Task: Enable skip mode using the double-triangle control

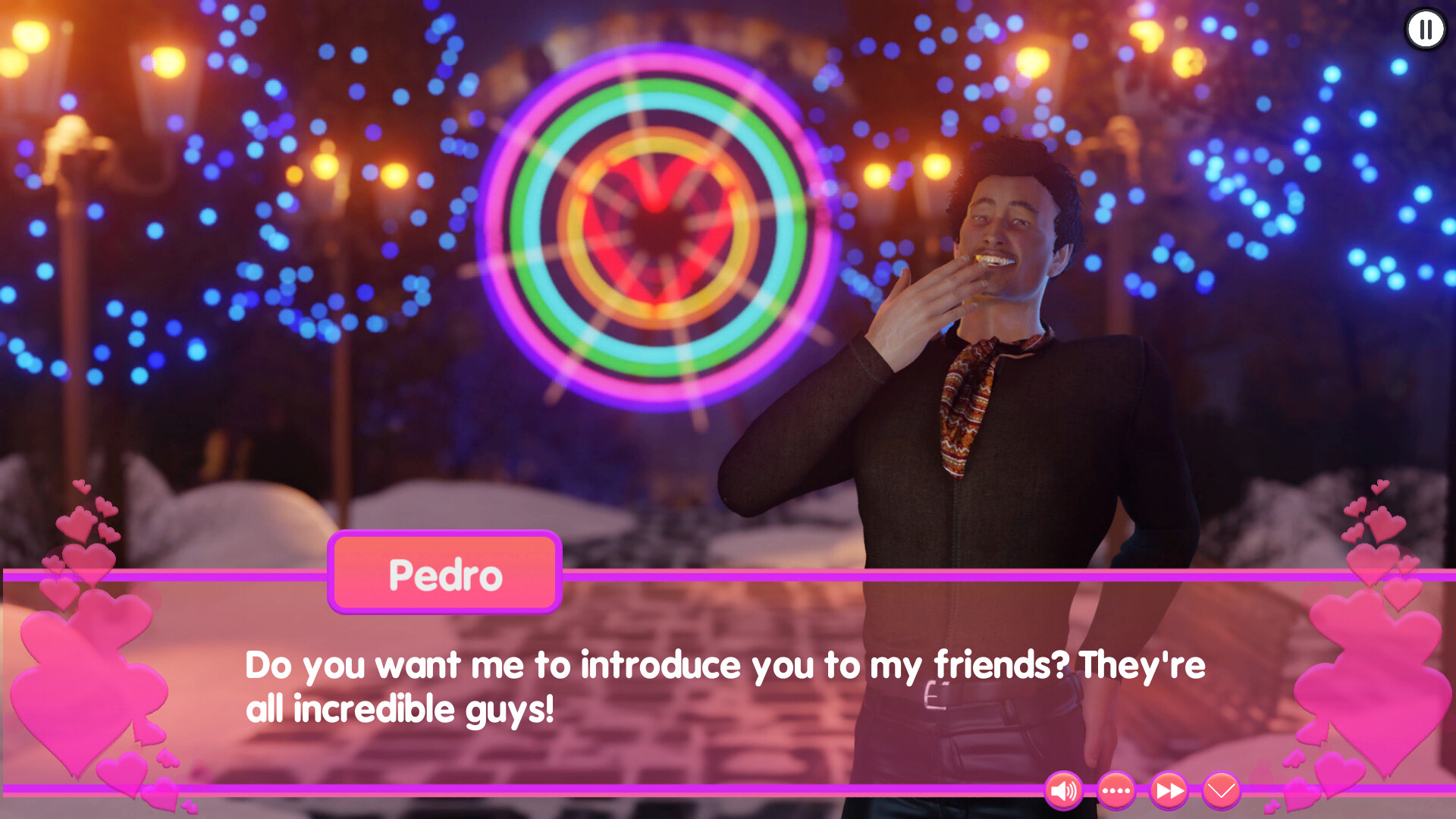Action: 1166,791
